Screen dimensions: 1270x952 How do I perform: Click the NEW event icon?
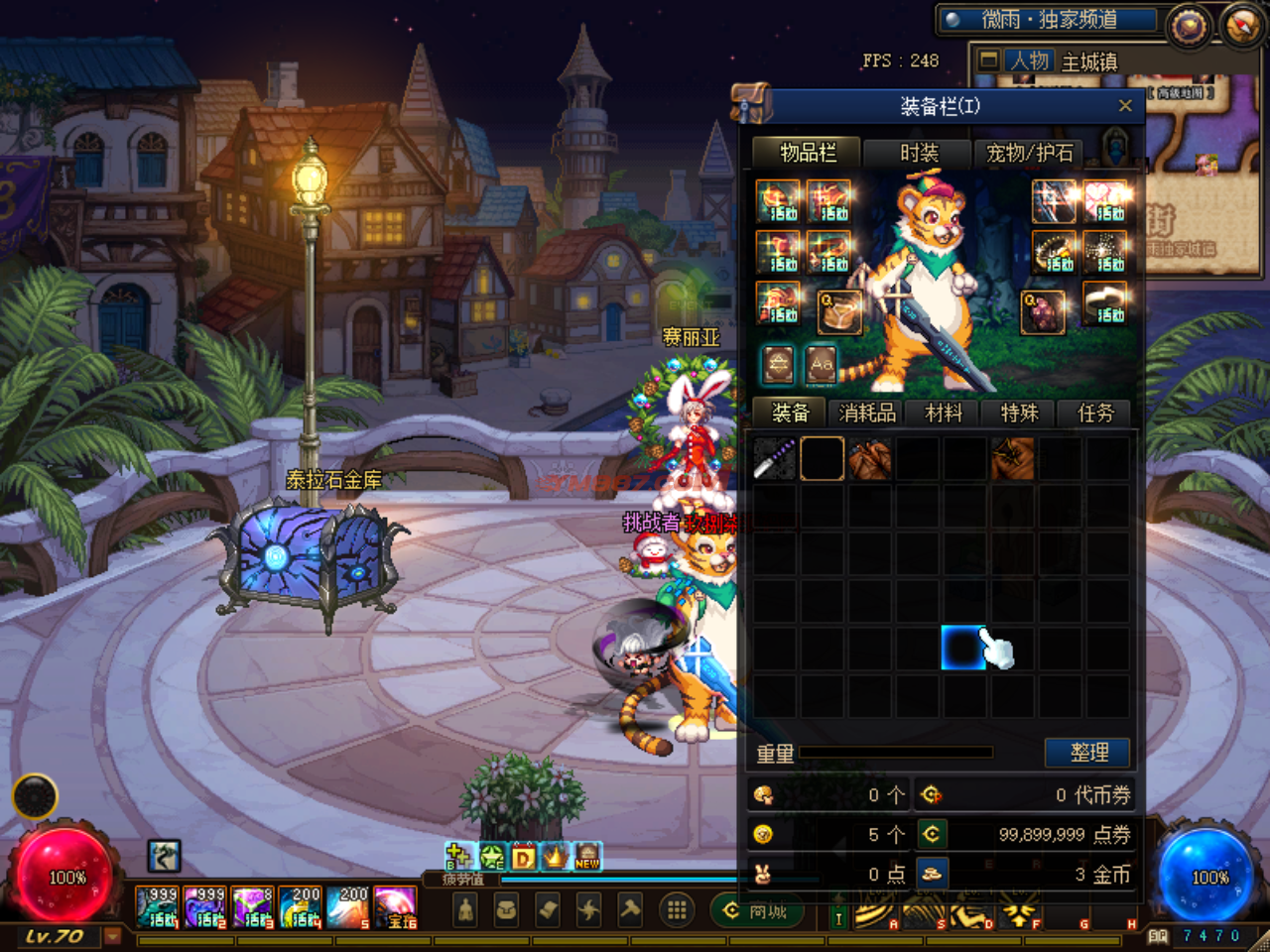click(587, 857)
